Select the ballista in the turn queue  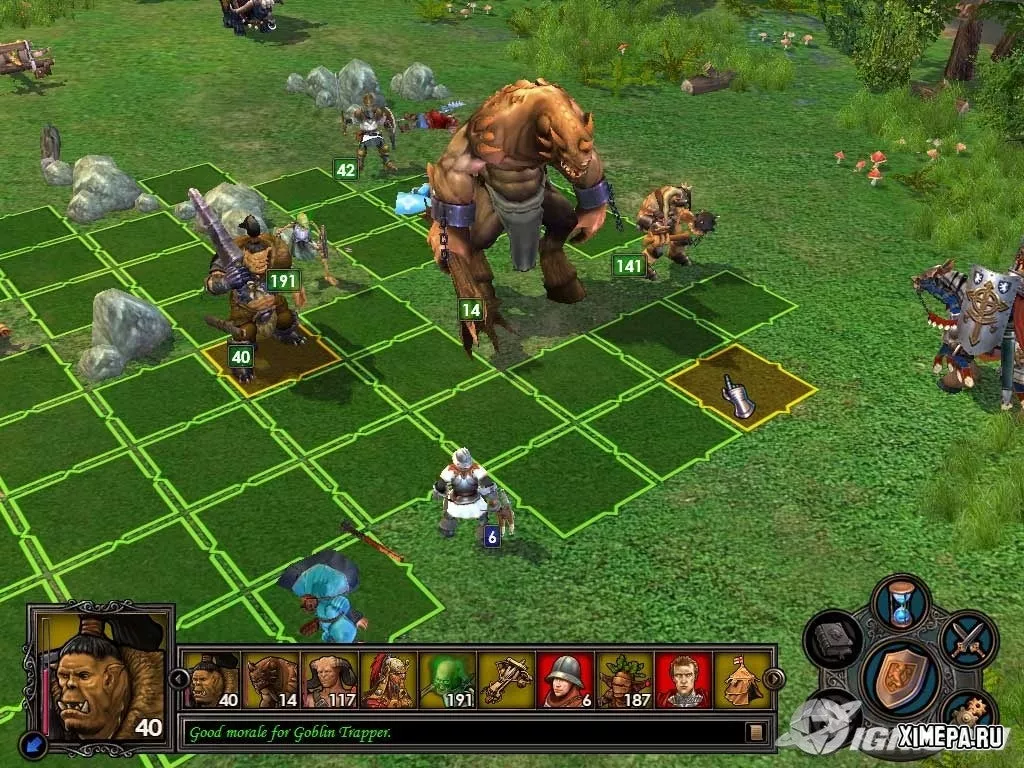pos(507,680)
